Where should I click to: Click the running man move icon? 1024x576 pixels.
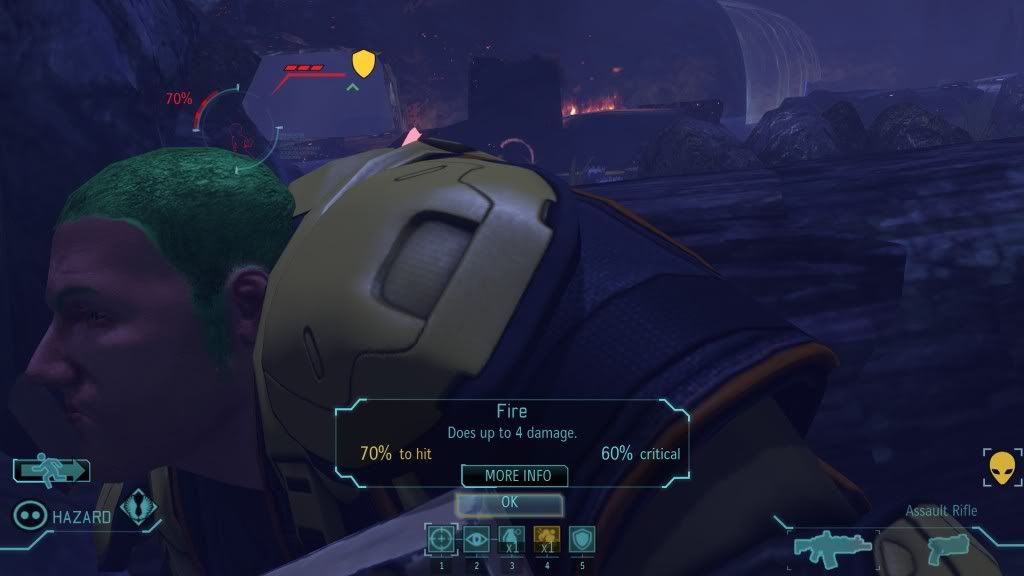click(x=52, y=469)
